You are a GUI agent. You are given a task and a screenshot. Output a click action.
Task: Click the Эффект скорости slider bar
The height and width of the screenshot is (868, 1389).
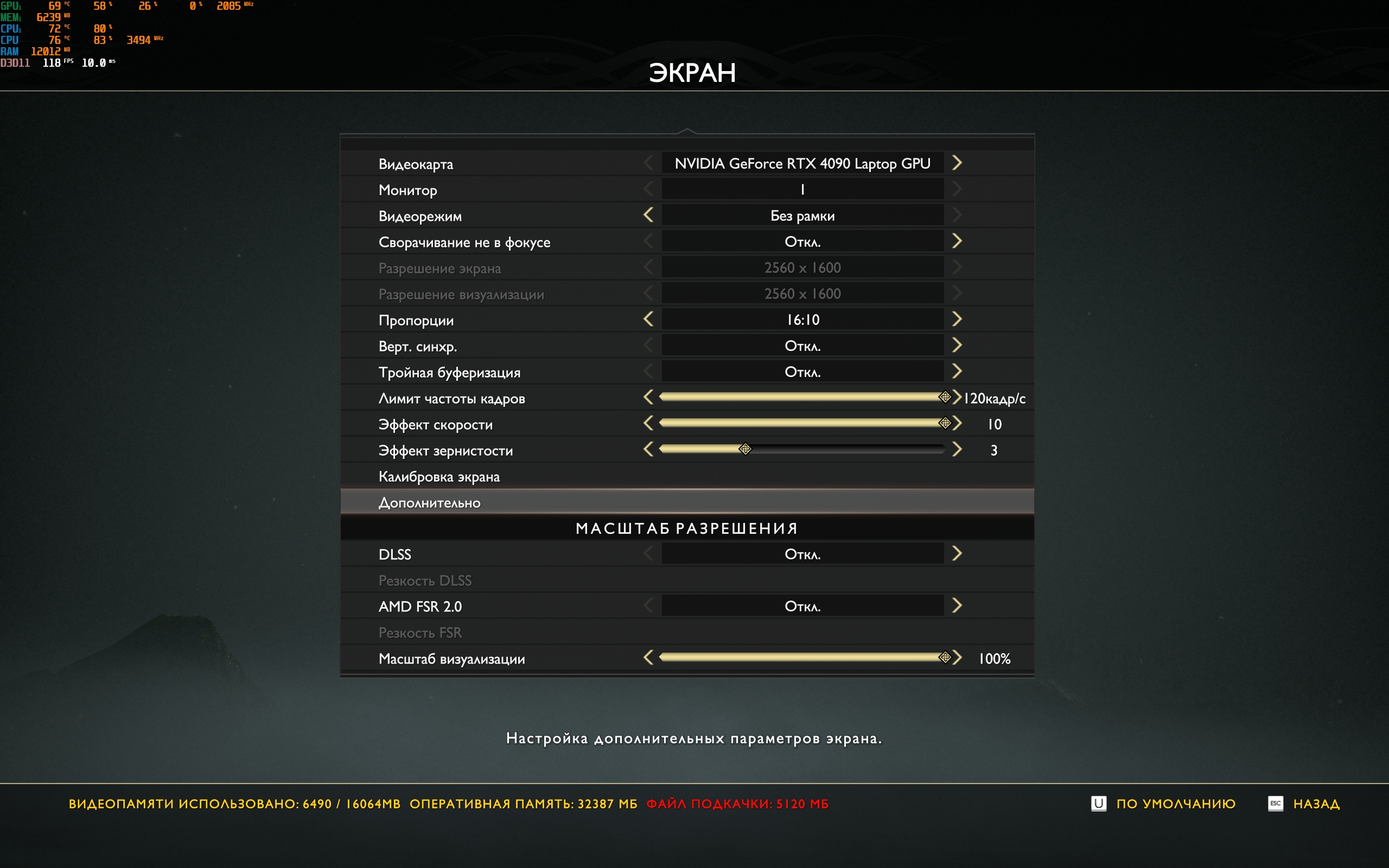(802, 424)
